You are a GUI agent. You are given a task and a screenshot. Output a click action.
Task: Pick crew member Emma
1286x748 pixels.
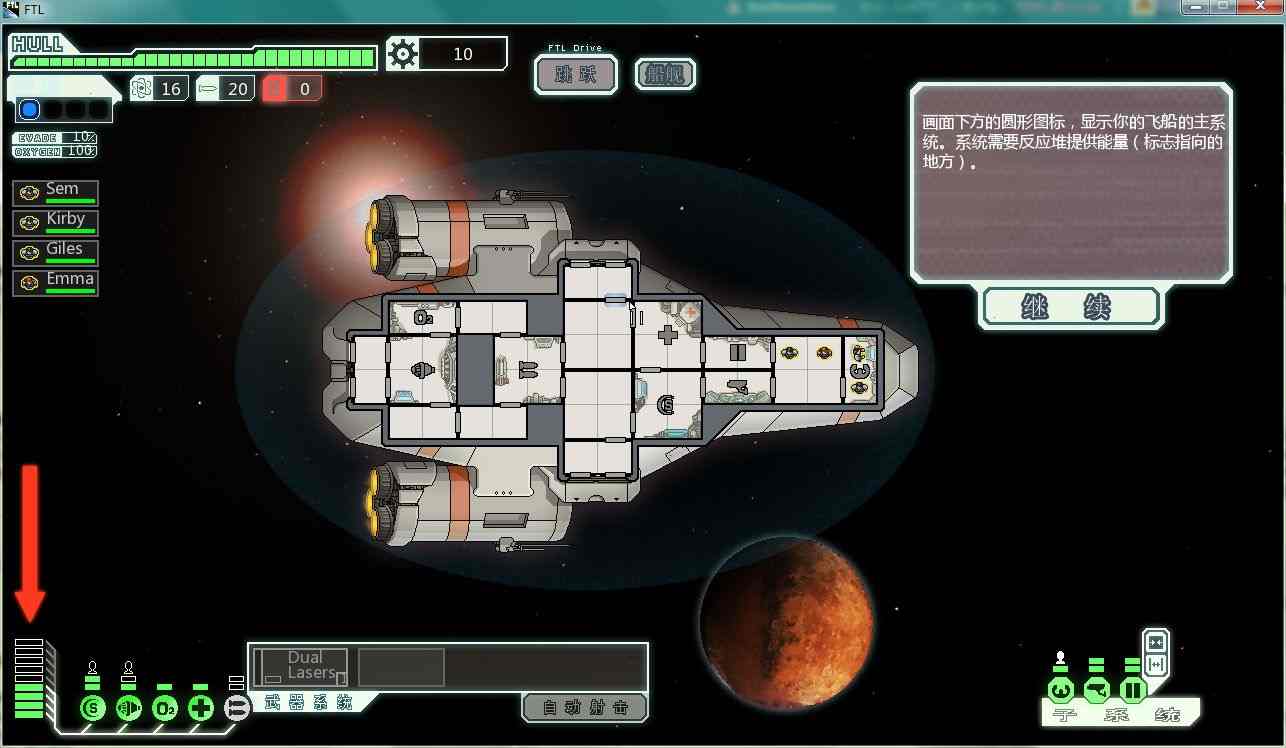coord(56,282)
